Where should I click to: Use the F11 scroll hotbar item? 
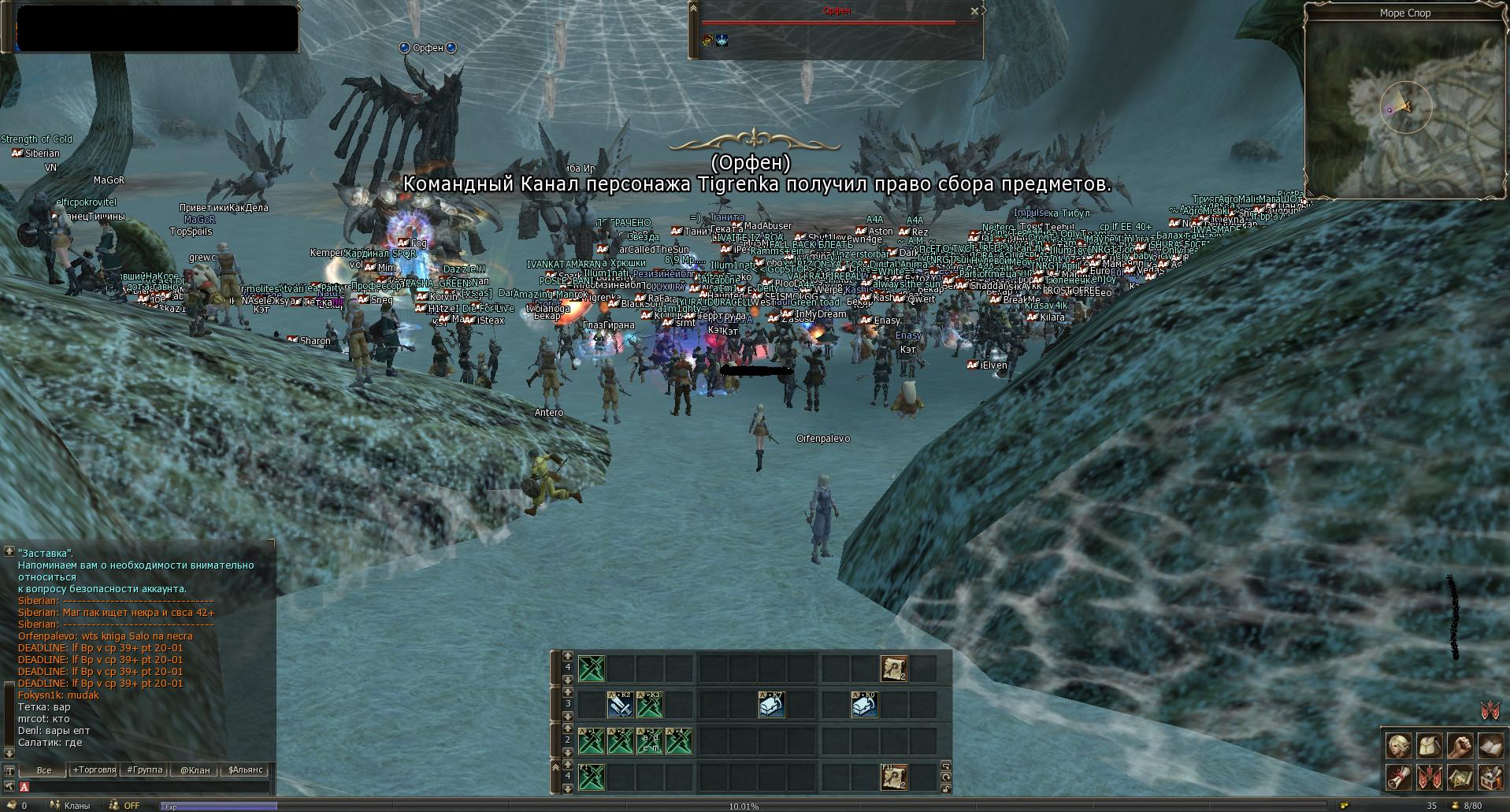pyautogui.click(x=893, y=777)
